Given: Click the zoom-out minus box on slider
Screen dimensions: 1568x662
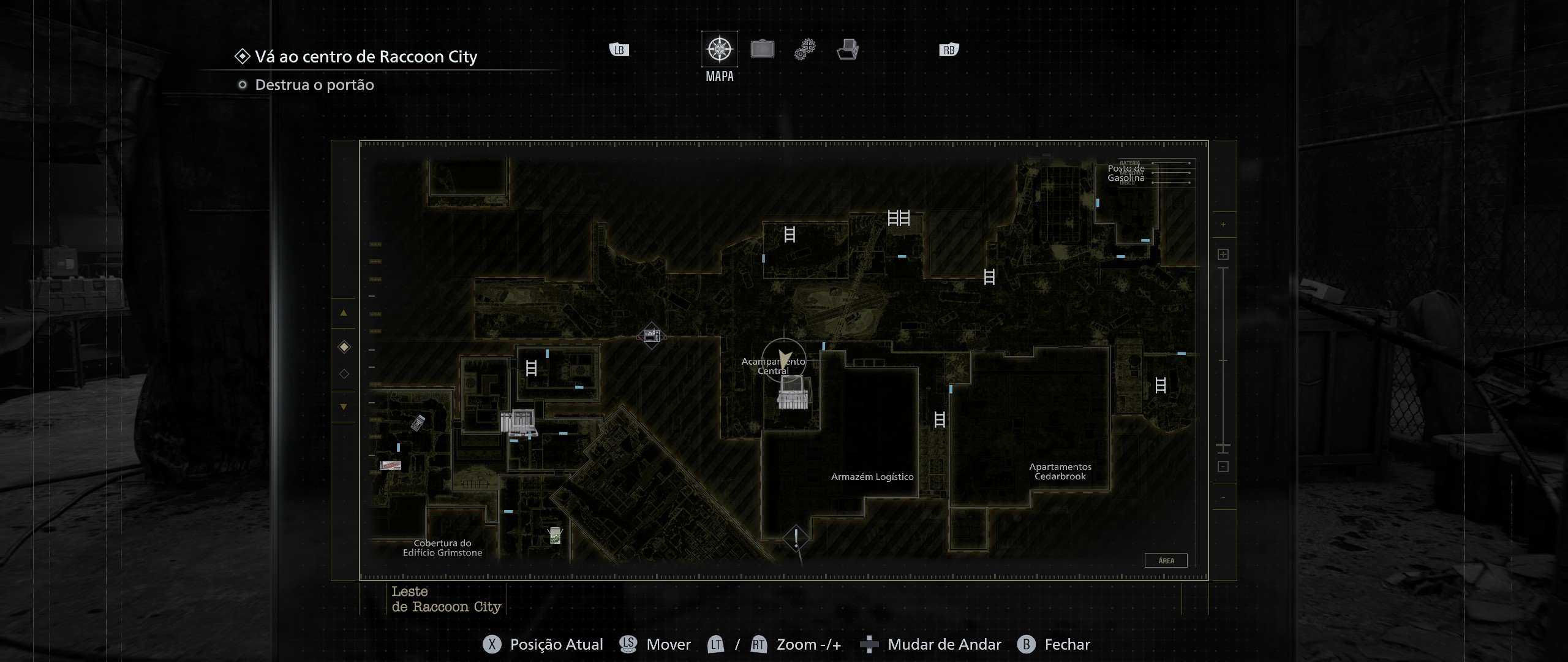Looking at the screenshot, I should [1223, 466].
